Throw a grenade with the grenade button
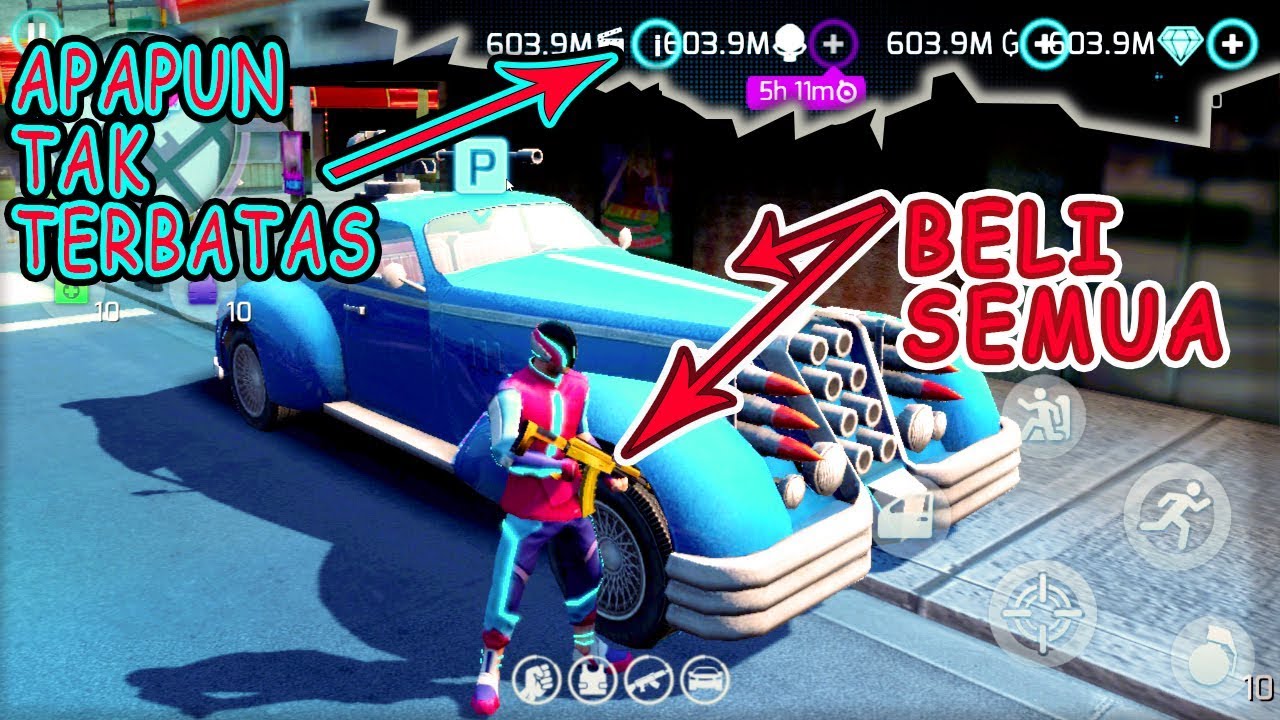1280x720 pixels. [x=1212, y=655]
